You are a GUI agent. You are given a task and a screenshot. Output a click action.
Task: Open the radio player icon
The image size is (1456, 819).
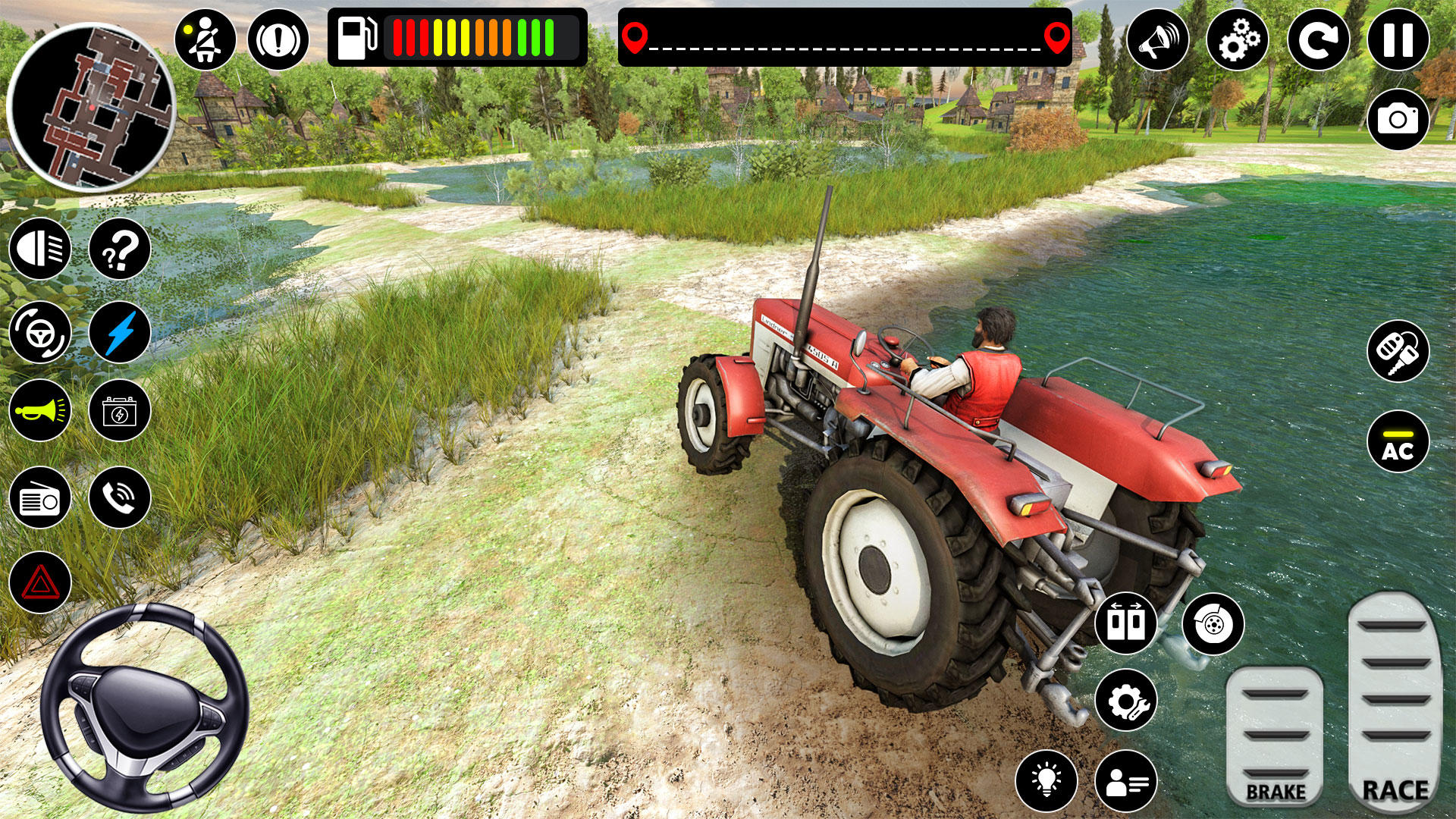(x=42, y=498)
